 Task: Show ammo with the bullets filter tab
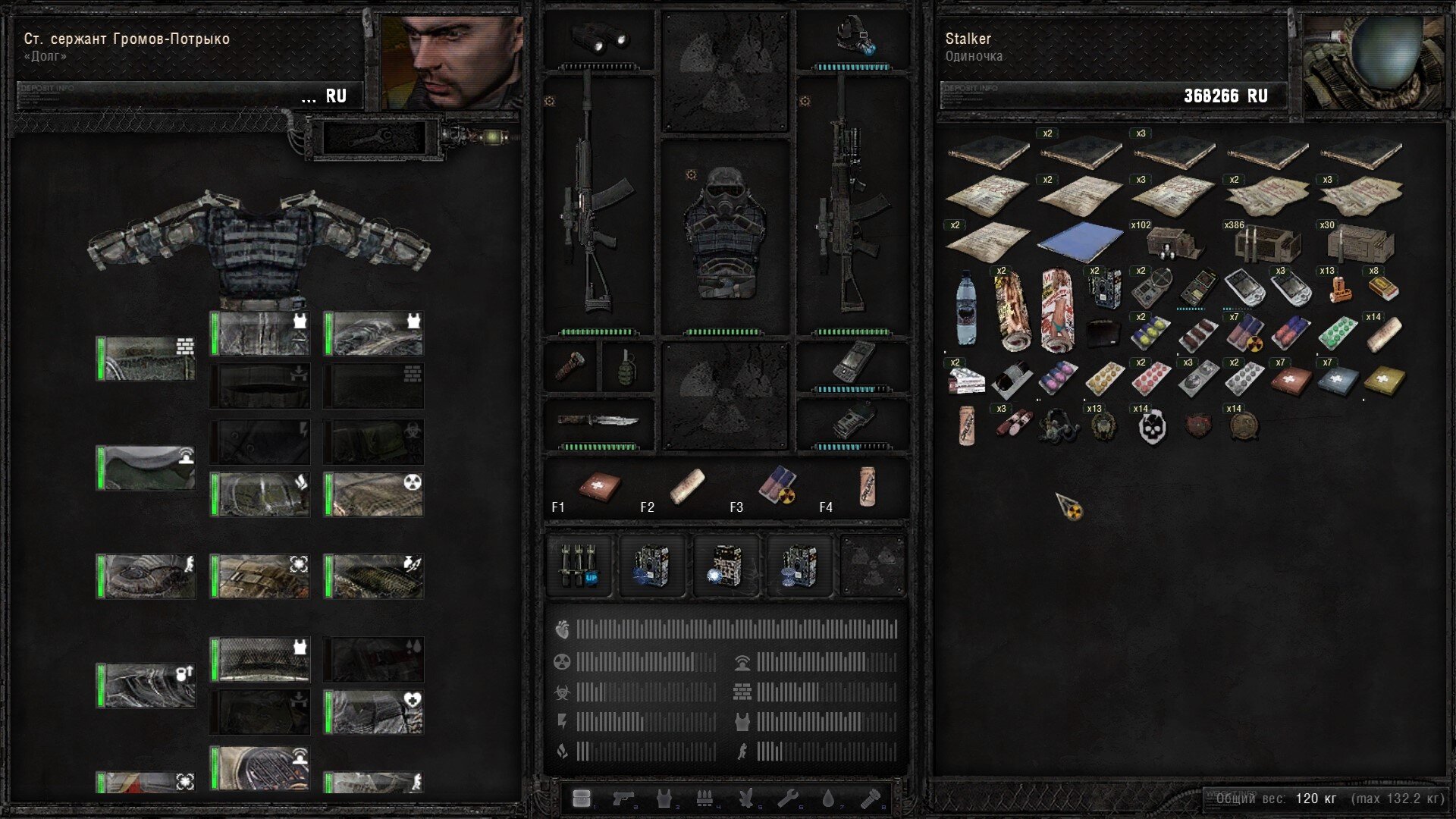click(705, 798)
